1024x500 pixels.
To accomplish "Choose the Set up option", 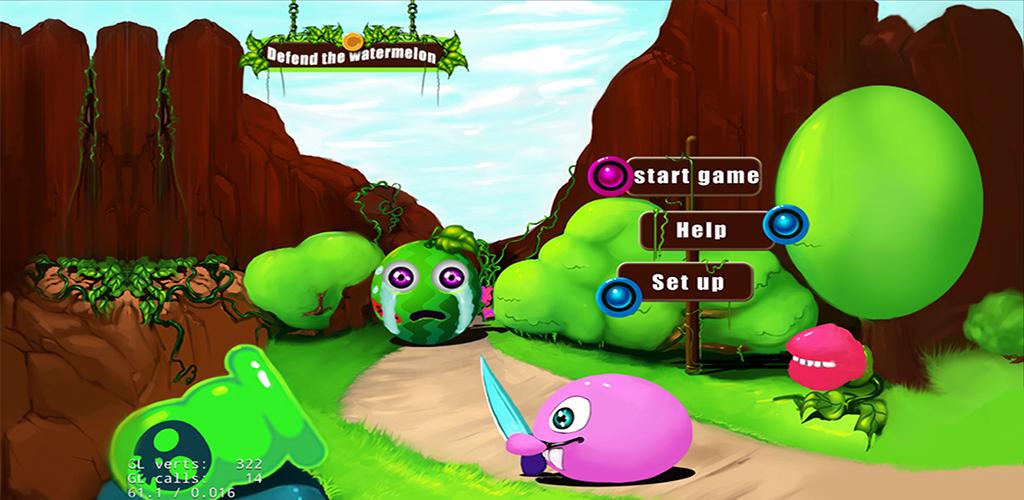I will (x=687, y=282).
